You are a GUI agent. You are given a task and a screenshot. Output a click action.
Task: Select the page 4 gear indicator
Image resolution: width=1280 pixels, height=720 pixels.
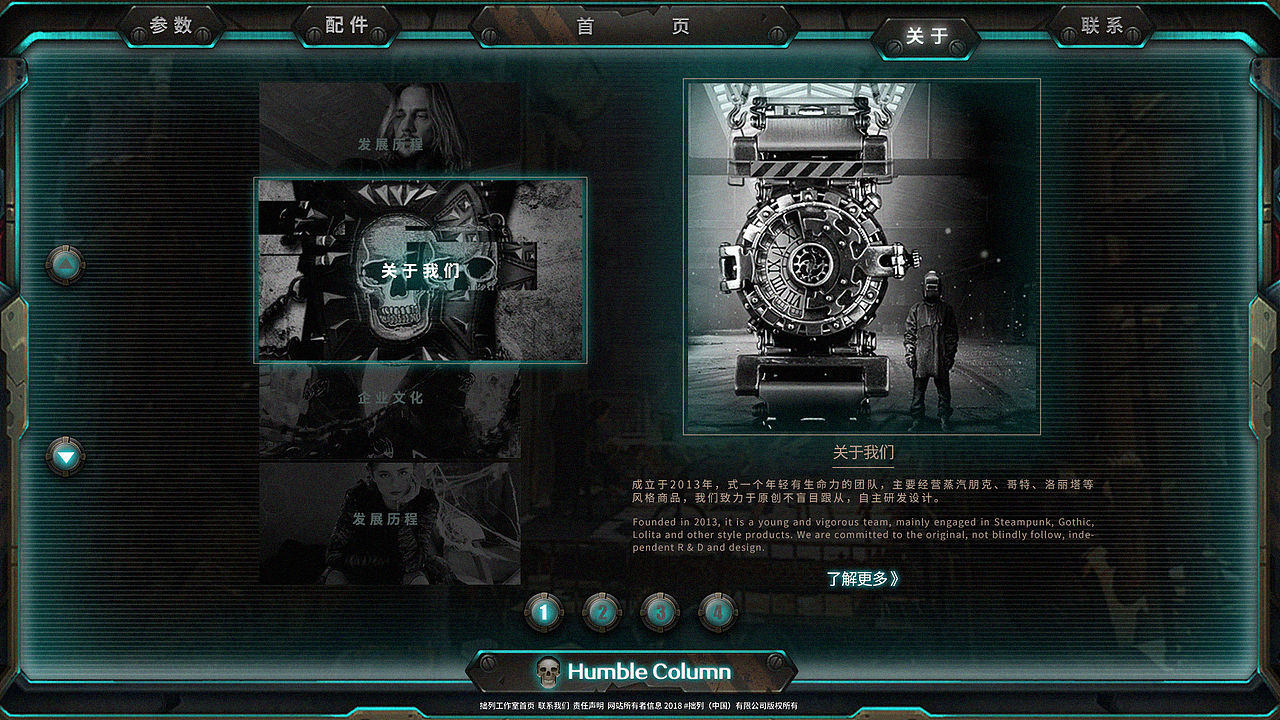(720, 611)
